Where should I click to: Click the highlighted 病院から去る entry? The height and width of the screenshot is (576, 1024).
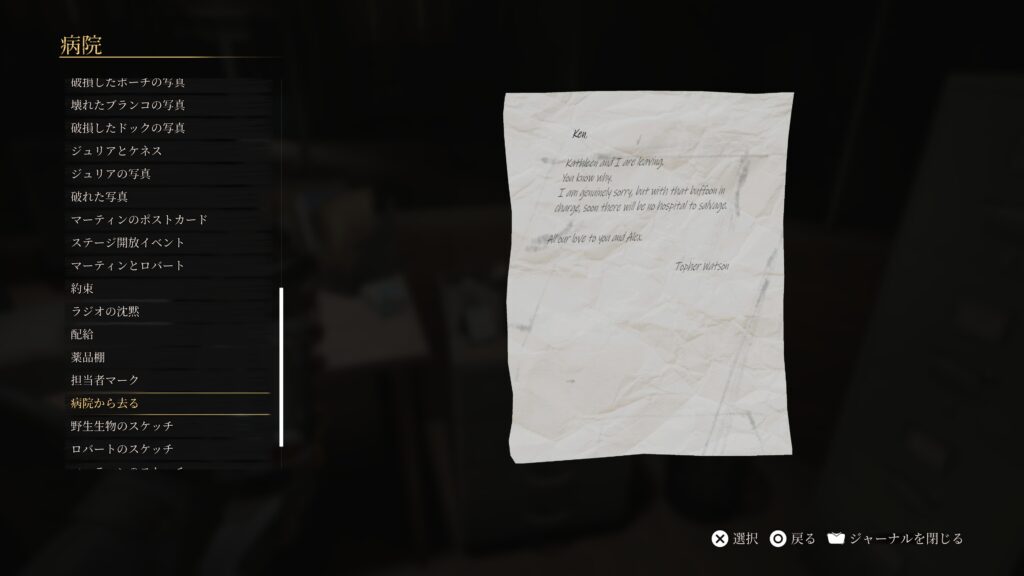[105, 404]
